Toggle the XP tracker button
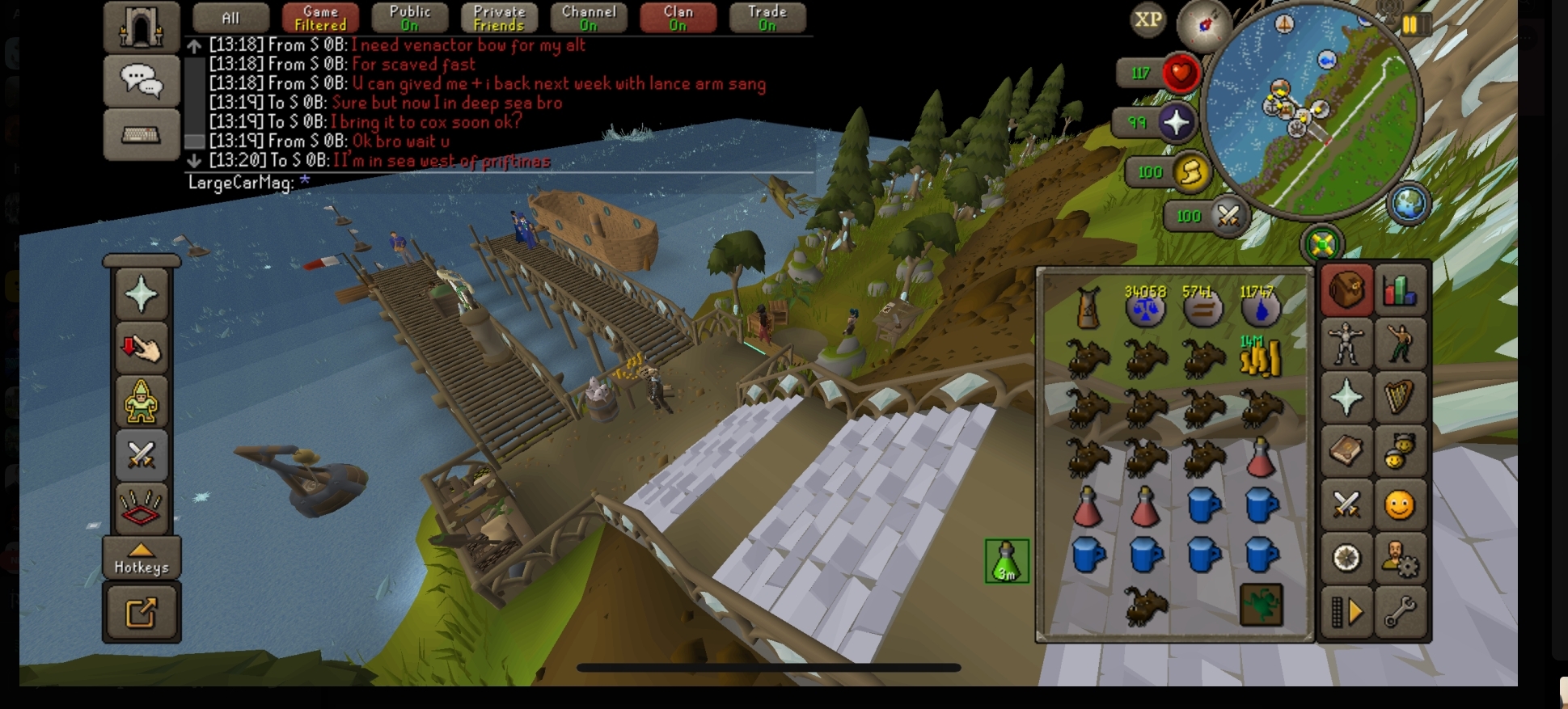The height and width of the screenshot is (709, 1568). (x=1147, y=20)
